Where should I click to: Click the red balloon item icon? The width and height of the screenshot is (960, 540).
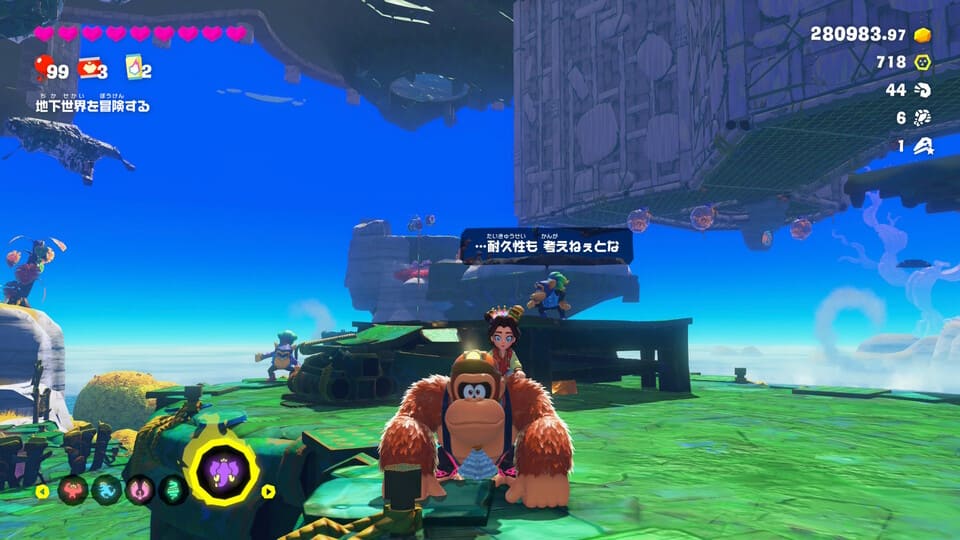[x=42, y=68]
